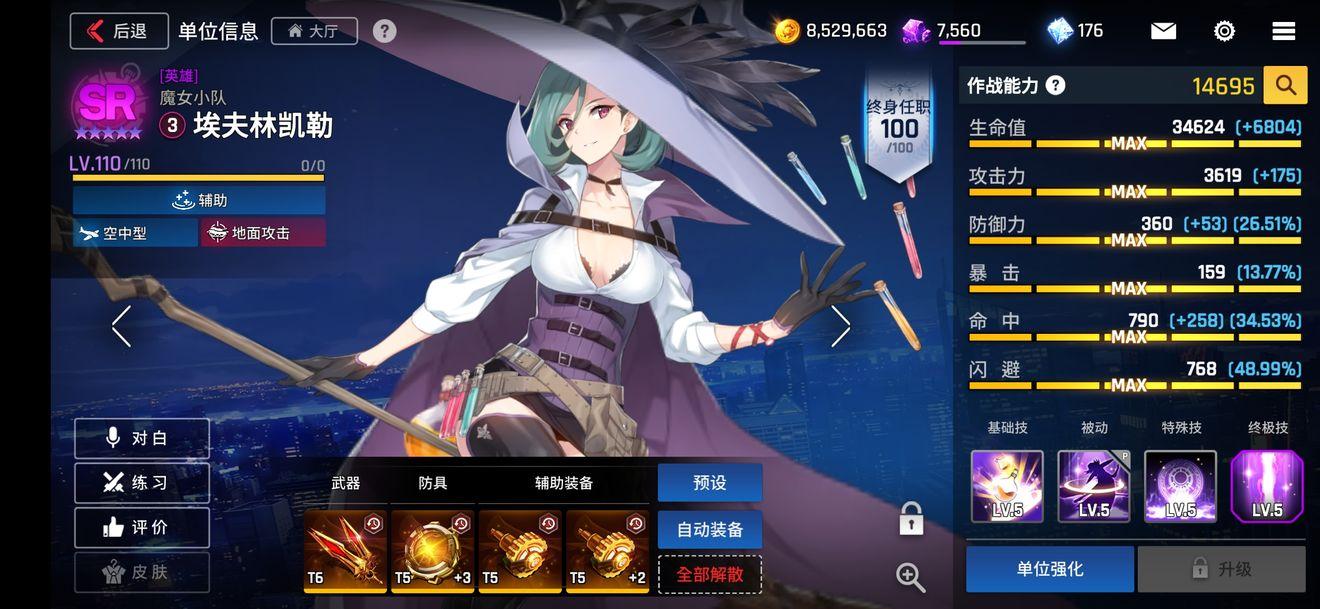The width and height of the screenshot is (1320, 609).
Task: Return to the 大厅 lobby
Action: 313,31
